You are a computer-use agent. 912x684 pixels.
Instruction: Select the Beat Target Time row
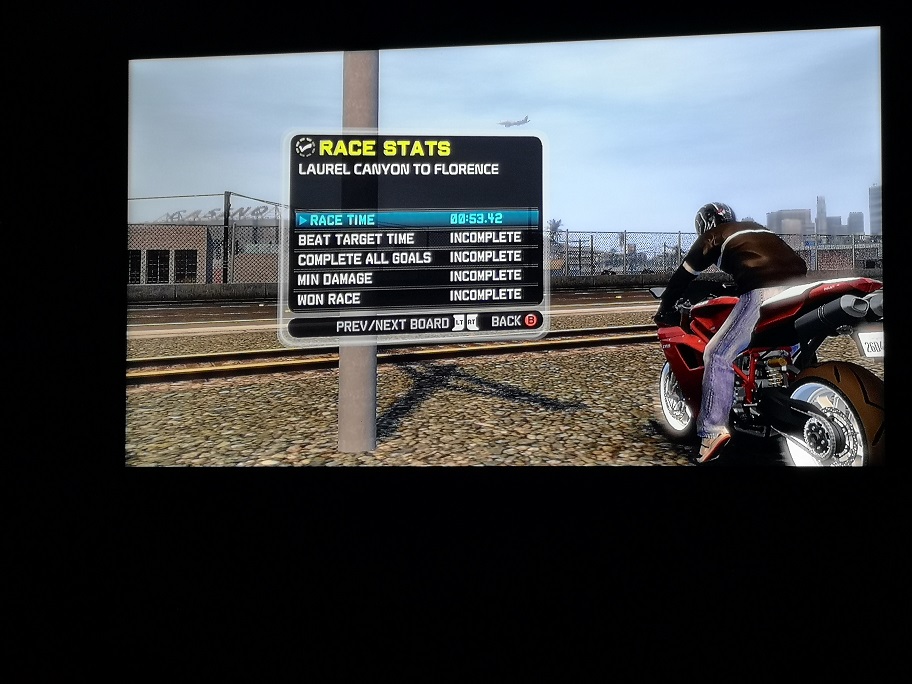pos(416,238)
